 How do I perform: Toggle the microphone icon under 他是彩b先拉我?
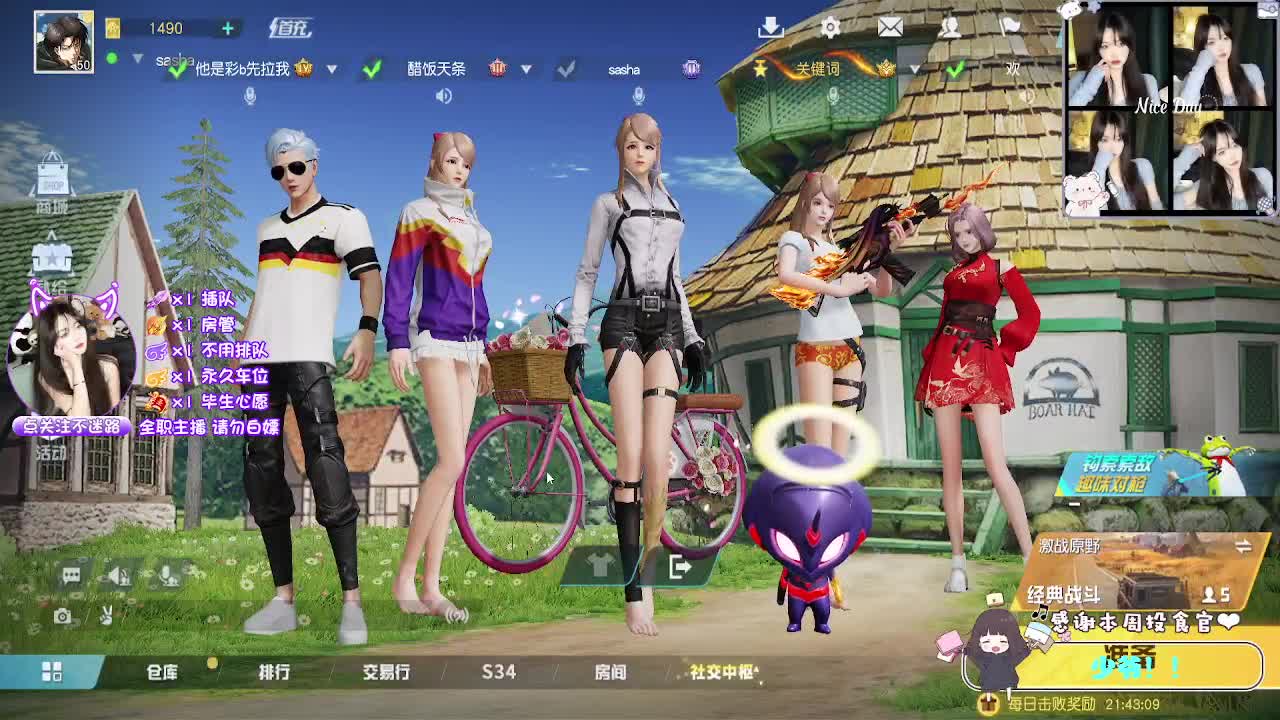pyautogui.click(x=249, y=95)
